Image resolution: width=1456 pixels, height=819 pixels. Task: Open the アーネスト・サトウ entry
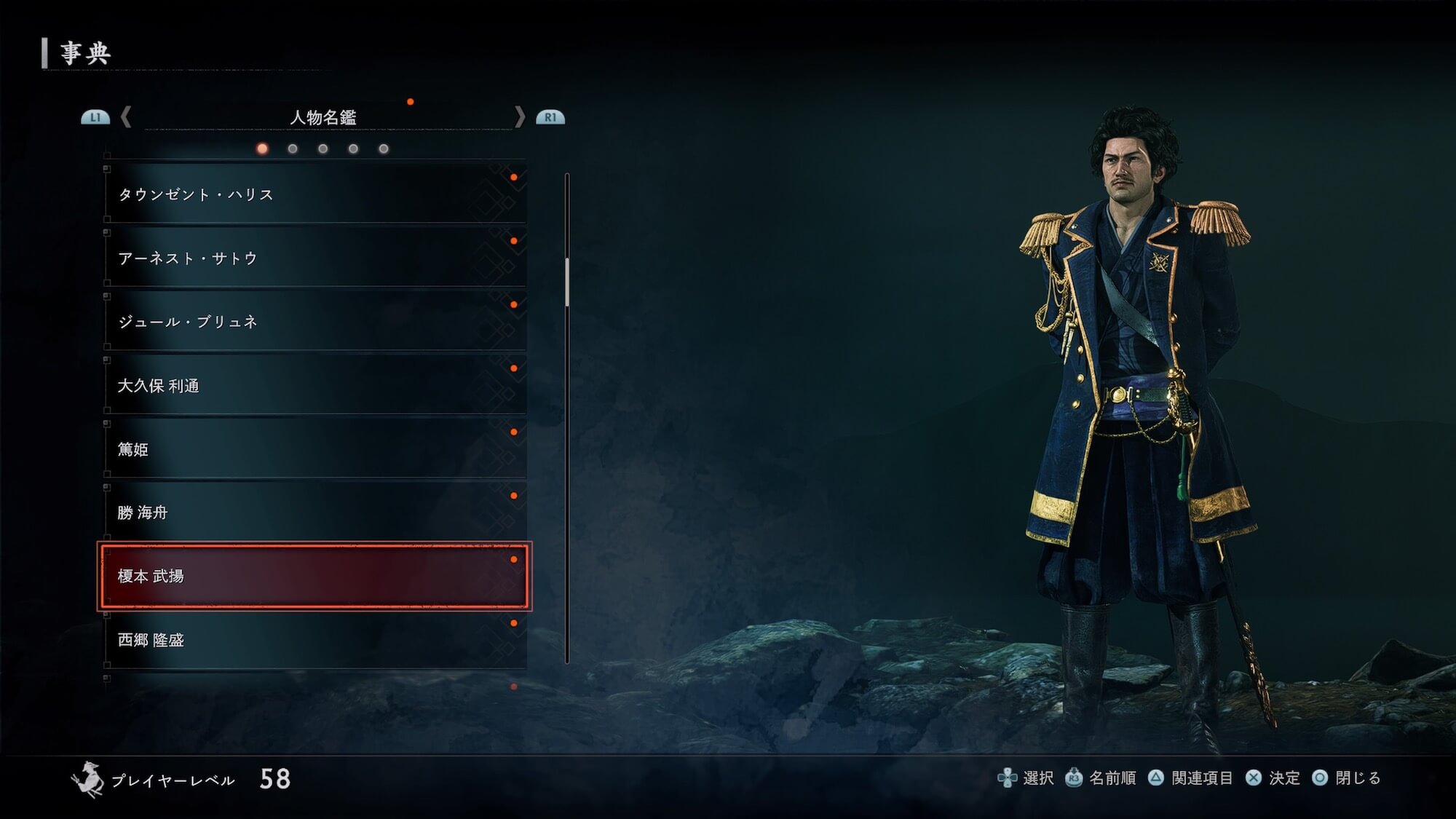[314, 258]
